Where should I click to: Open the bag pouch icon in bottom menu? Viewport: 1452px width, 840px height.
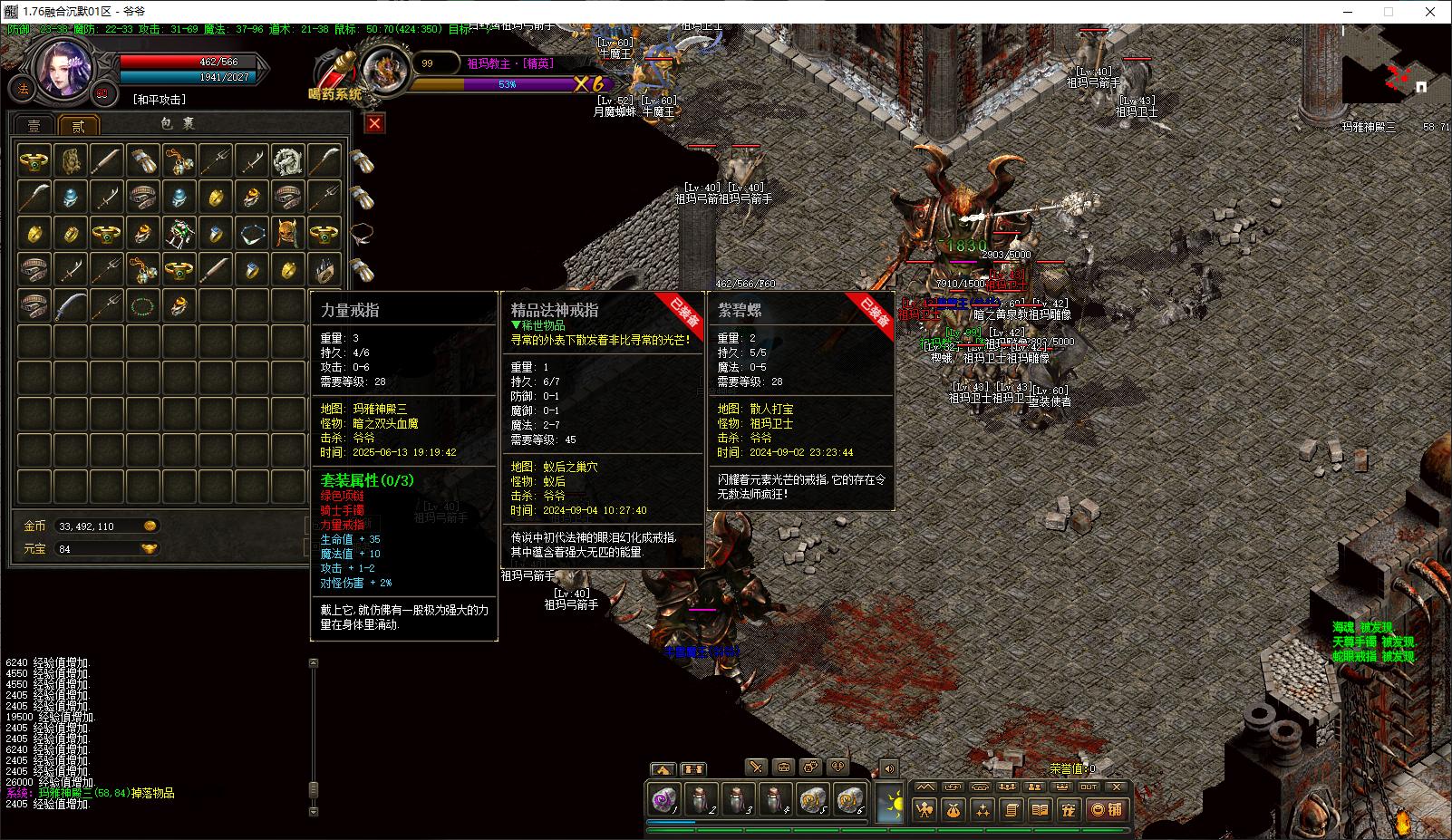click(x=953, y=809)
